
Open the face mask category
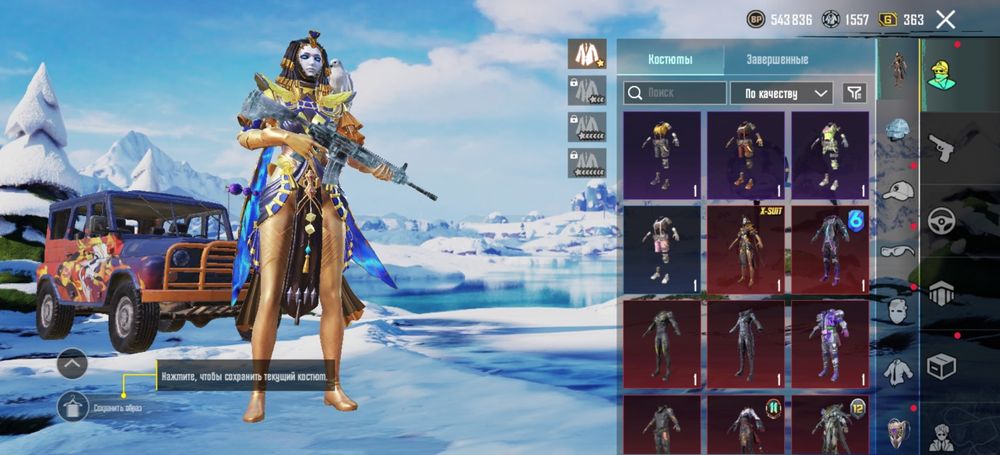898,311
